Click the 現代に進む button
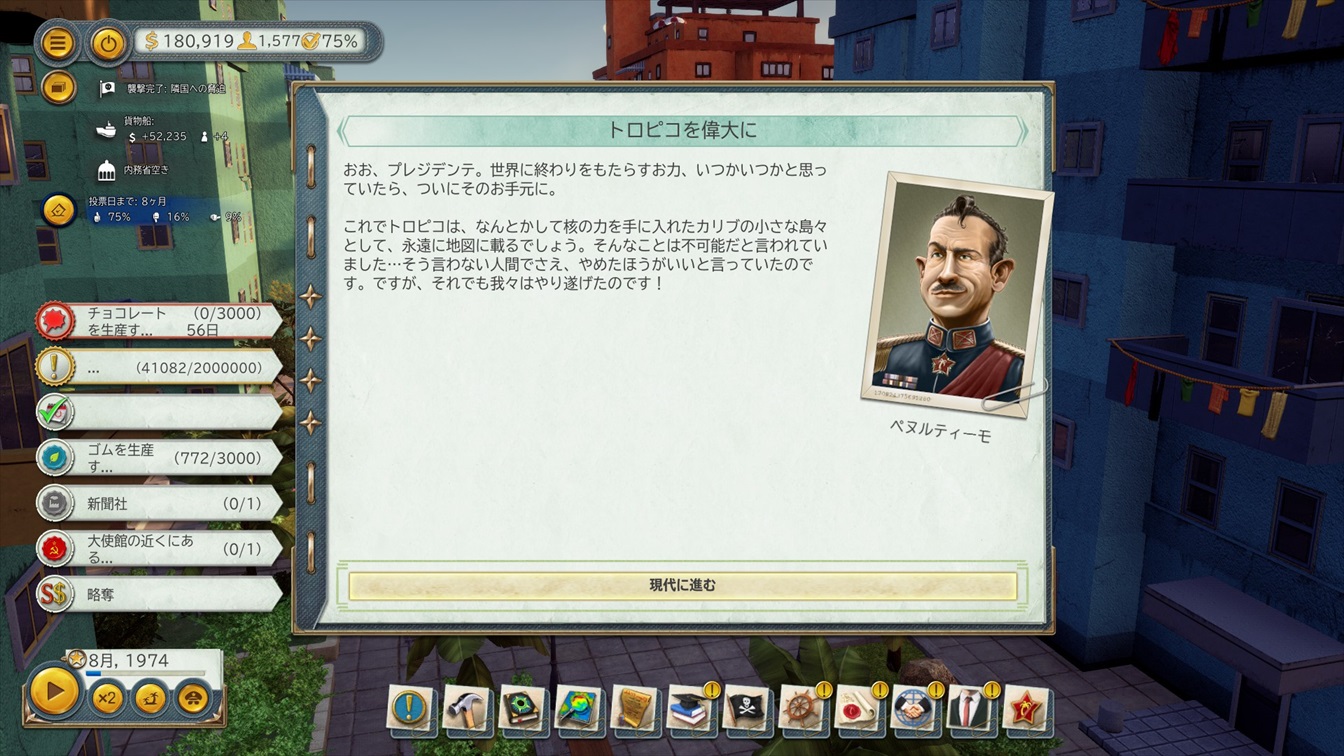 click(682, 586)
